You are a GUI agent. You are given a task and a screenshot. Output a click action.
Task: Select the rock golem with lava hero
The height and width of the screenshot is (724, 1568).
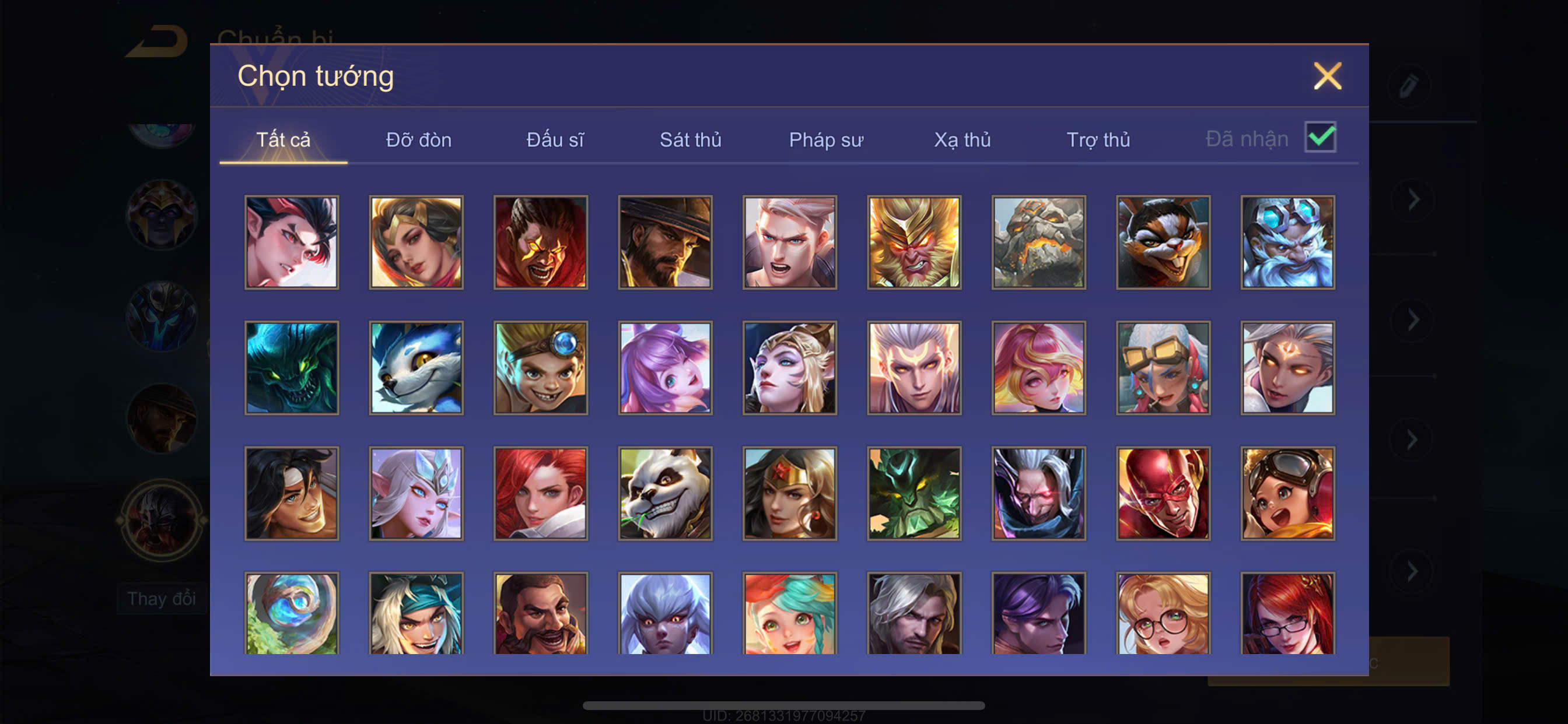coord(1038,242)
